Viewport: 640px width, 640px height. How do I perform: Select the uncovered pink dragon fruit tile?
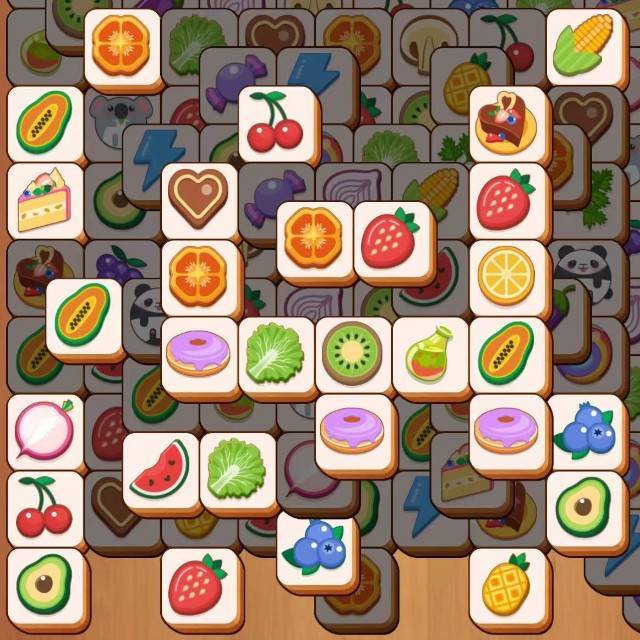[45, 430]
